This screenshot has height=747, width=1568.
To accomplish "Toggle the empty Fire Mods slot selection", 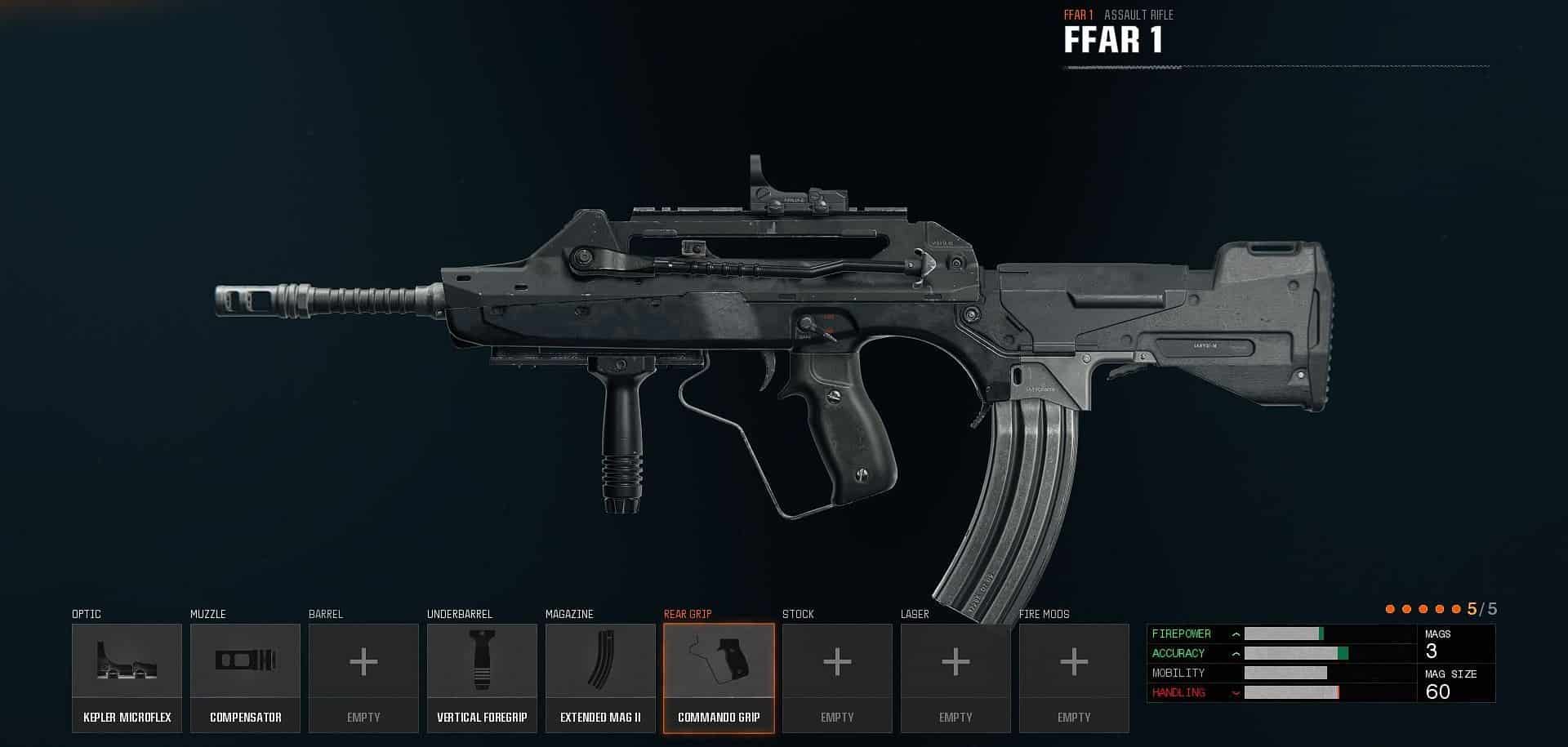I will [x=1074, y=678].
